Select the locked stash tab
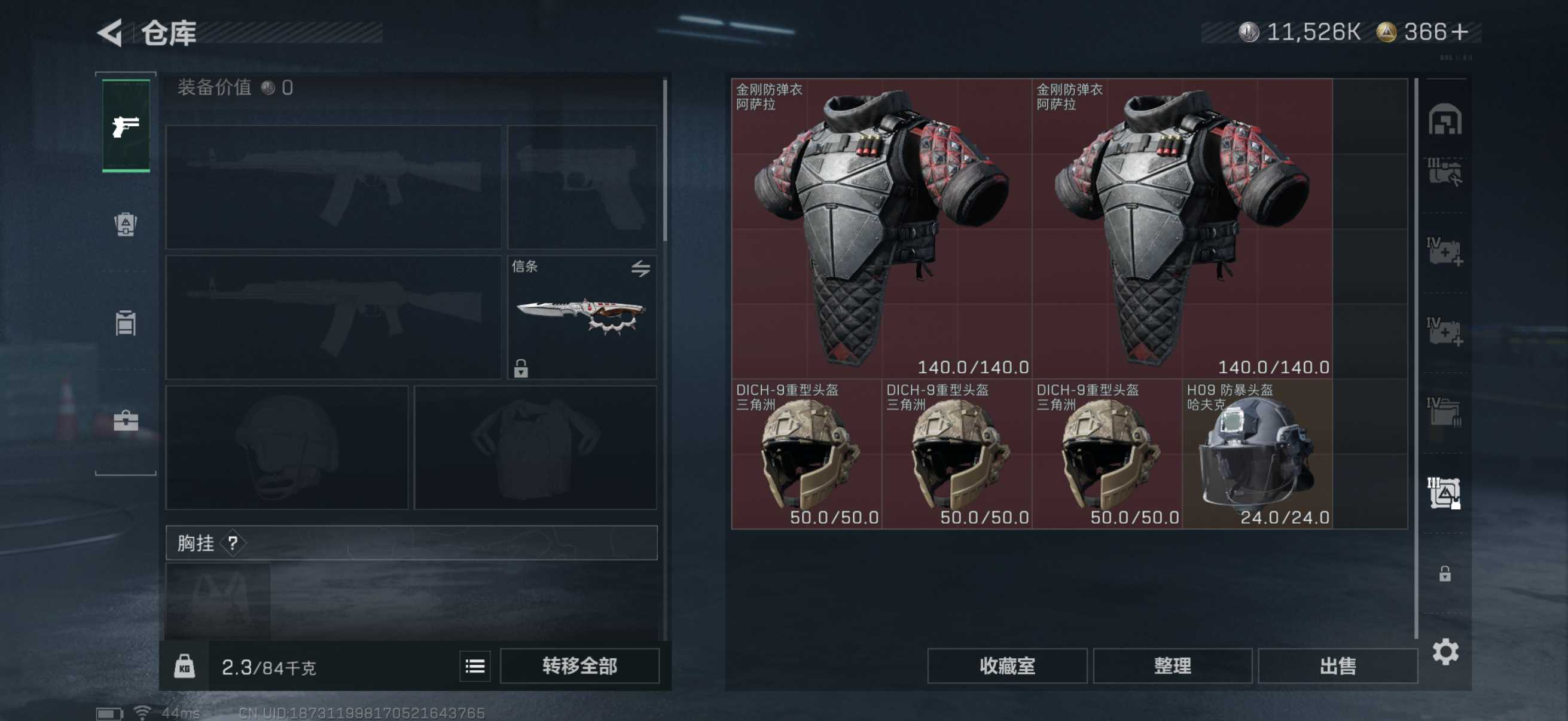1568x721 pixels. [x=1444, y=574]
